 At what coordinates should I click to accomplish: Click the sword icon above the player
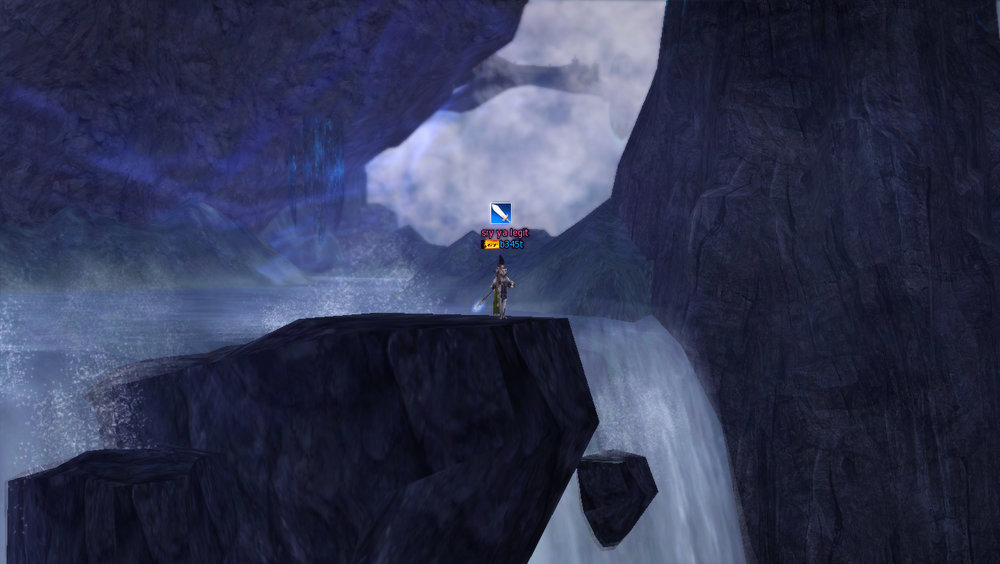tap(501, 214)
